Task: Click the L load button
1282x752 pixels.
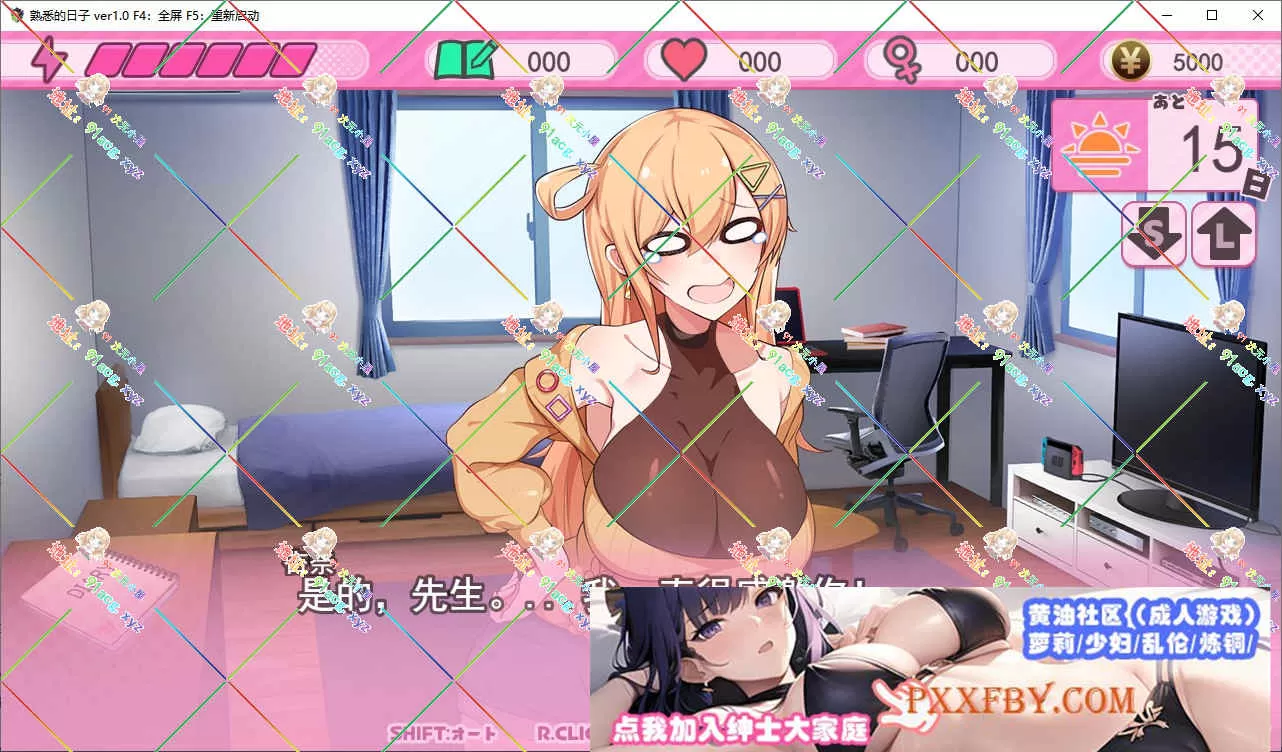Action: pyautogui.click(x=1224, y=234)
